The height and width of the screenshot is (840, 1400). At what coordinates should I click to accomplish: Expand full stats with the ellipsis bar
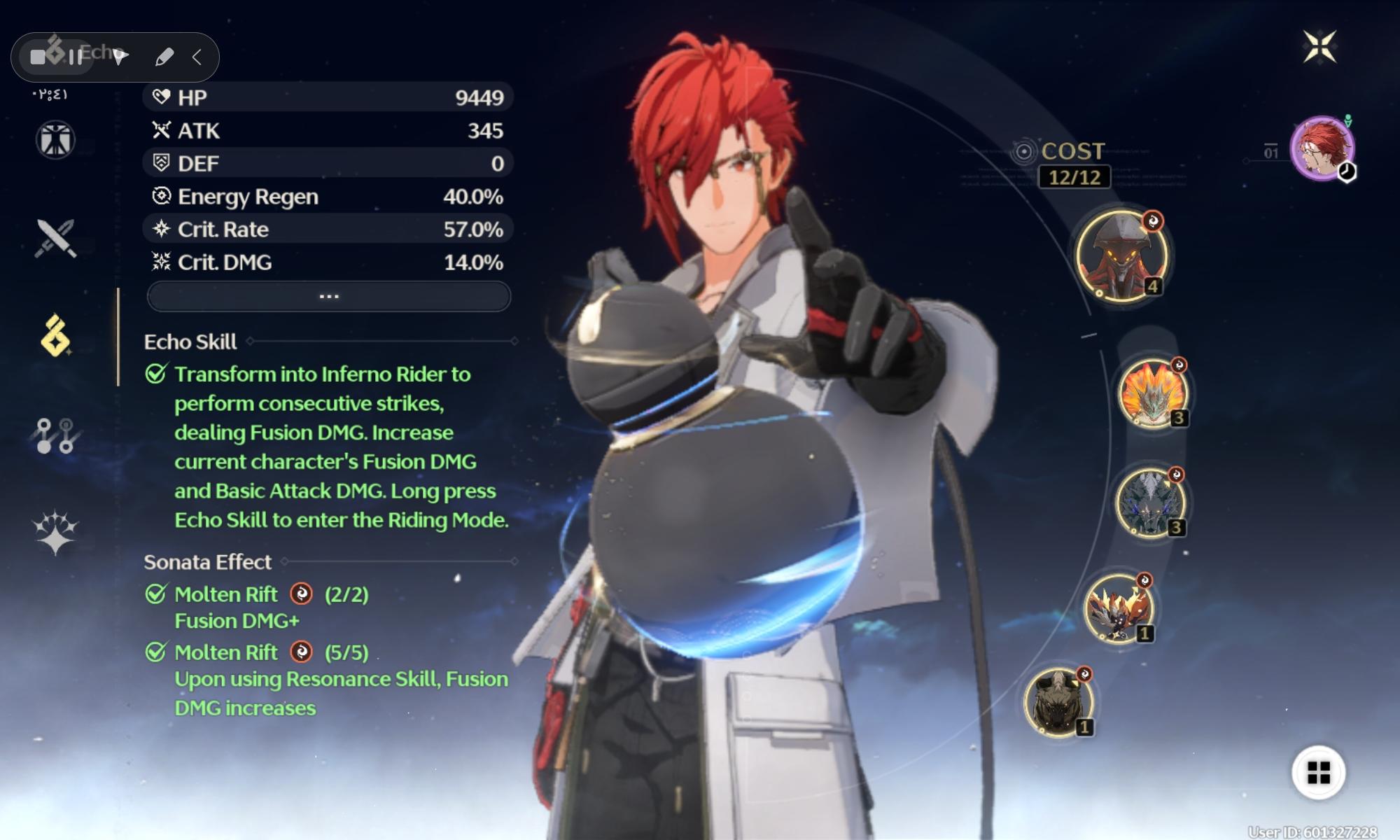(x=328, y=297)
